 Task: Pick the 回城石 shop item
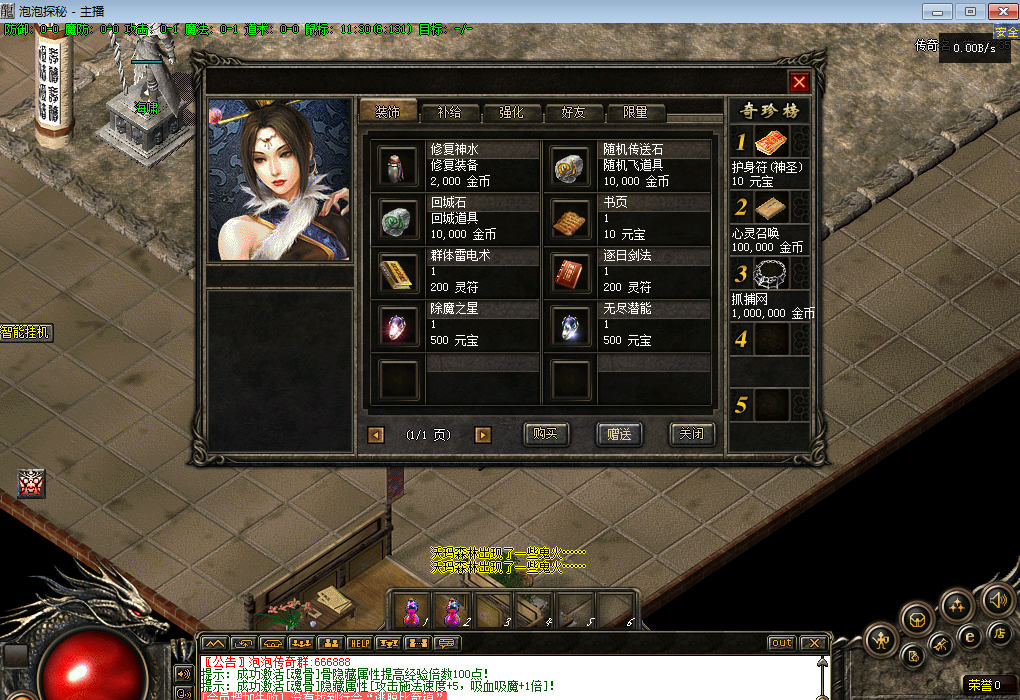pos(397,218)
